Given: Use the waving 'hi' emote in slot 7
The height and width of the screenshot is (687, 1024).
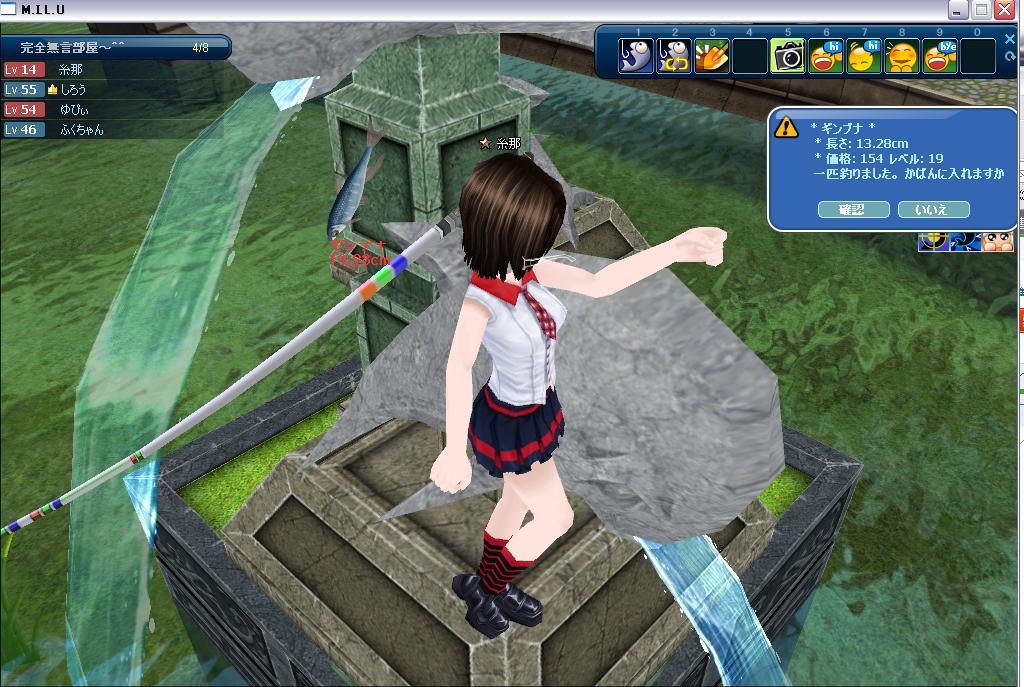Looking at the screenshot, I should [864, 56].
